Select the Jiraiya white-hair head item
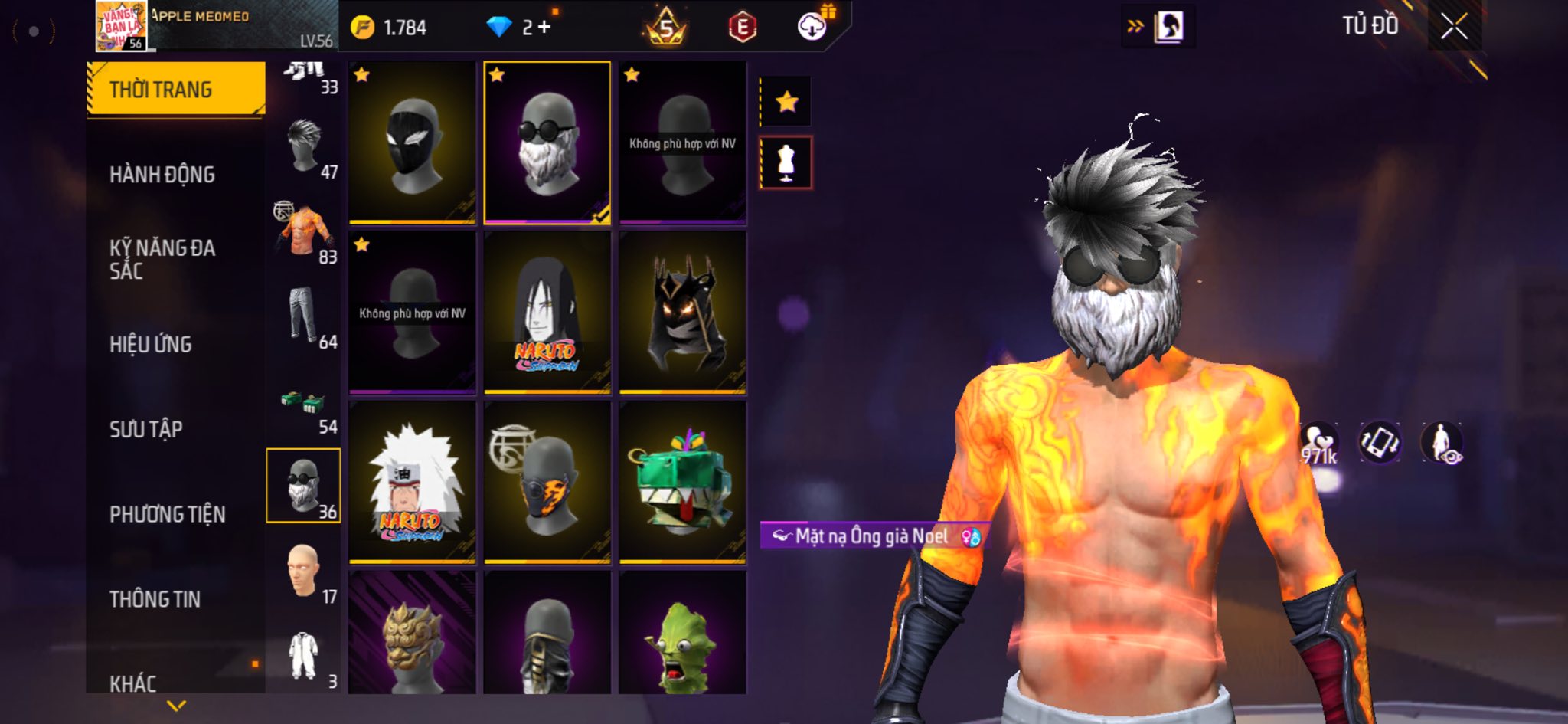The width and height of the screenshot is (1568, 724). 412,483
